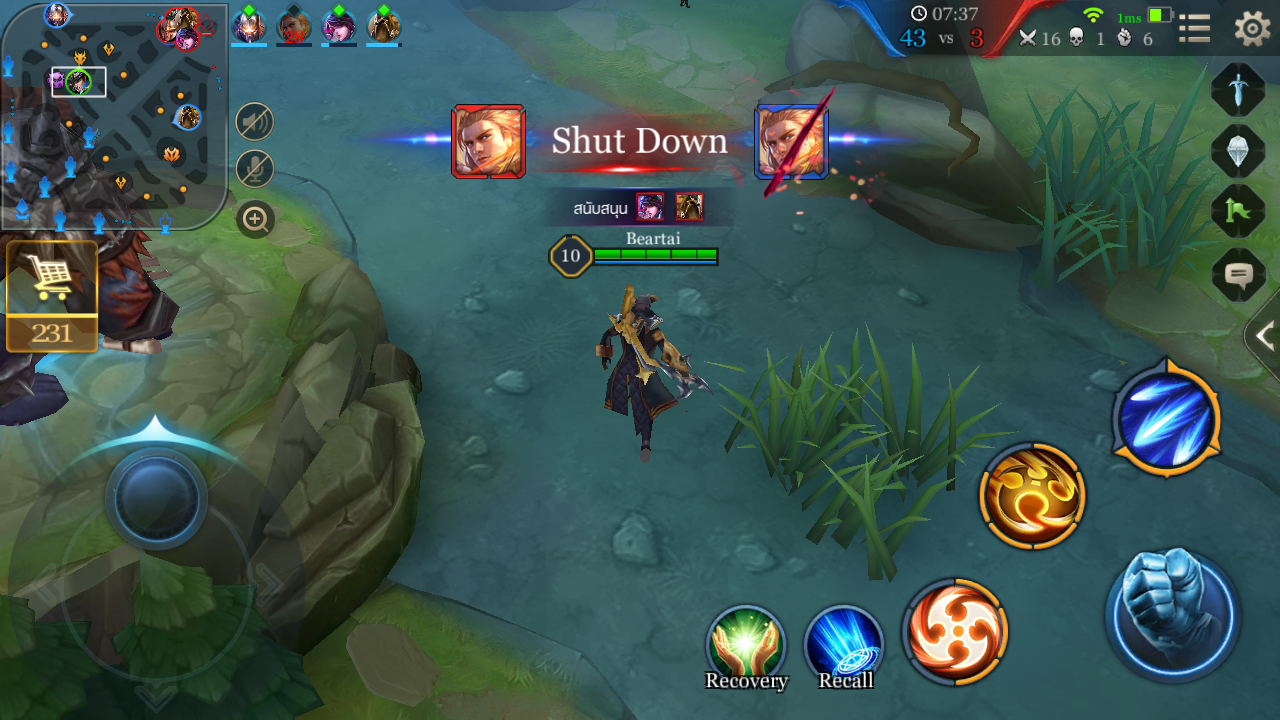
Task: Open the scoreboard list icon
Action: pos(1194,28)
